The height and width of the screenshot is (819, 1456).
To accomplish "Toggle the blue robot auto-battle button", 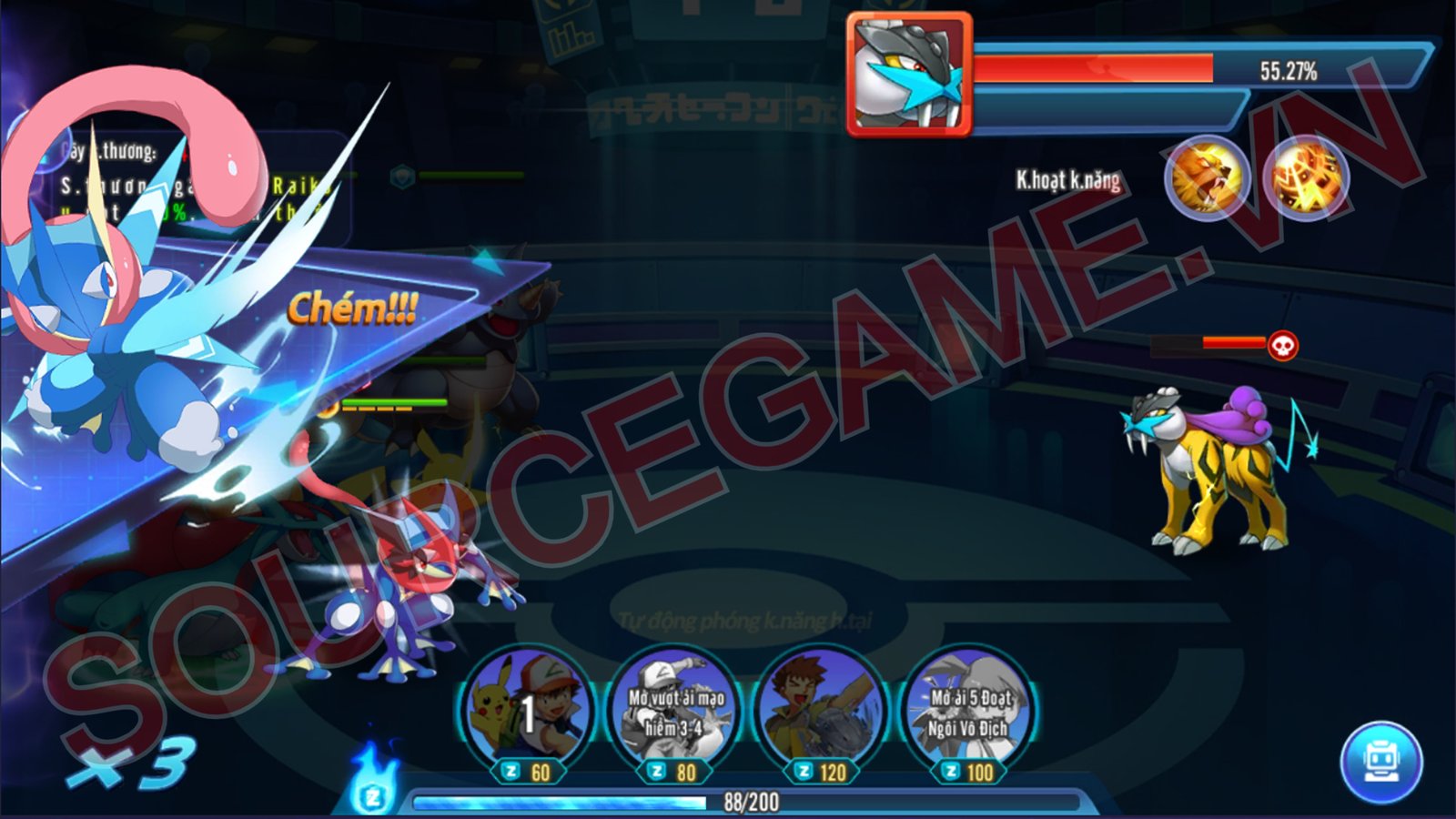I will point(1380,762).
